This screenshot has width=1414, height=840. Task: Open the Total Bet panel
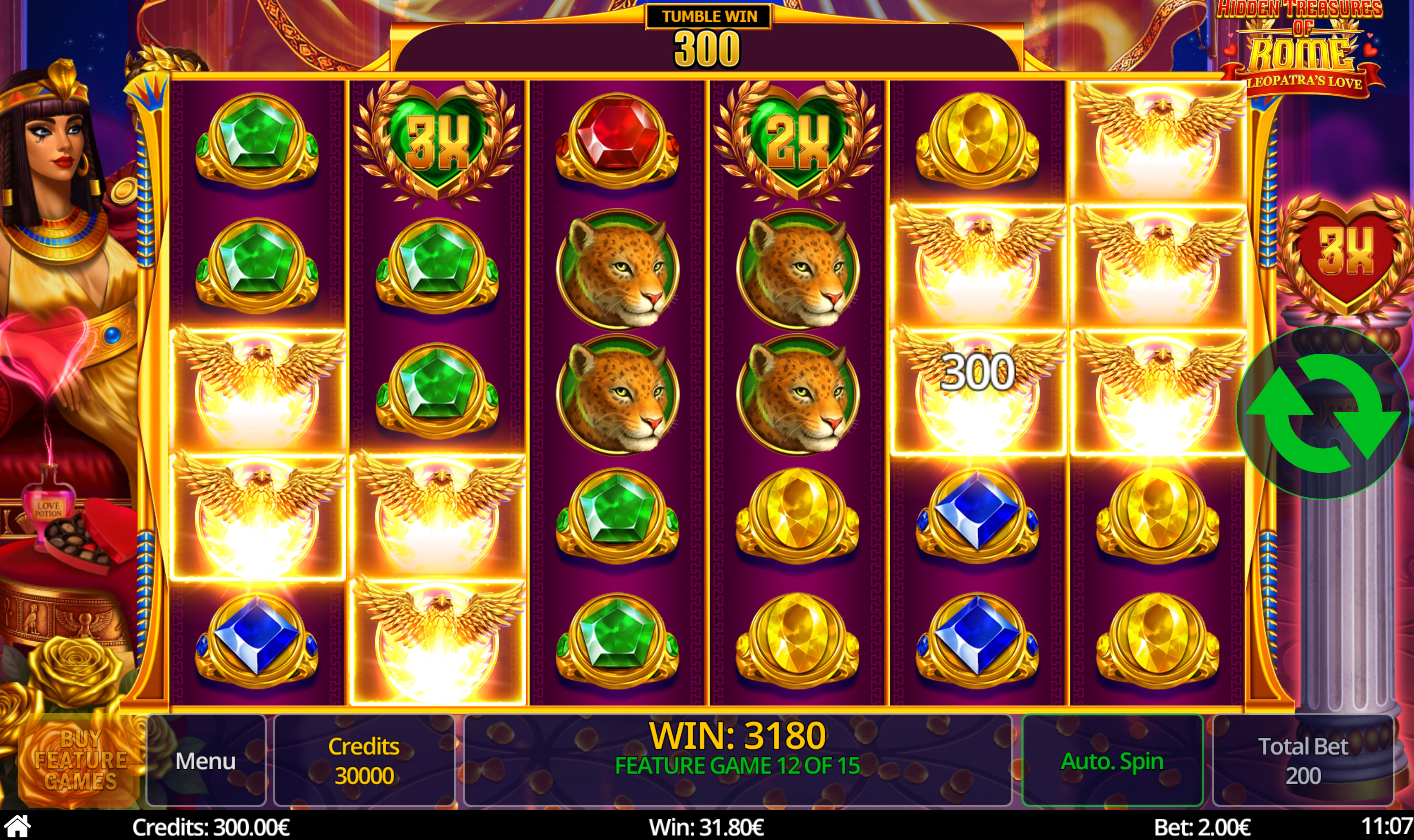[x=1302, y=760]
